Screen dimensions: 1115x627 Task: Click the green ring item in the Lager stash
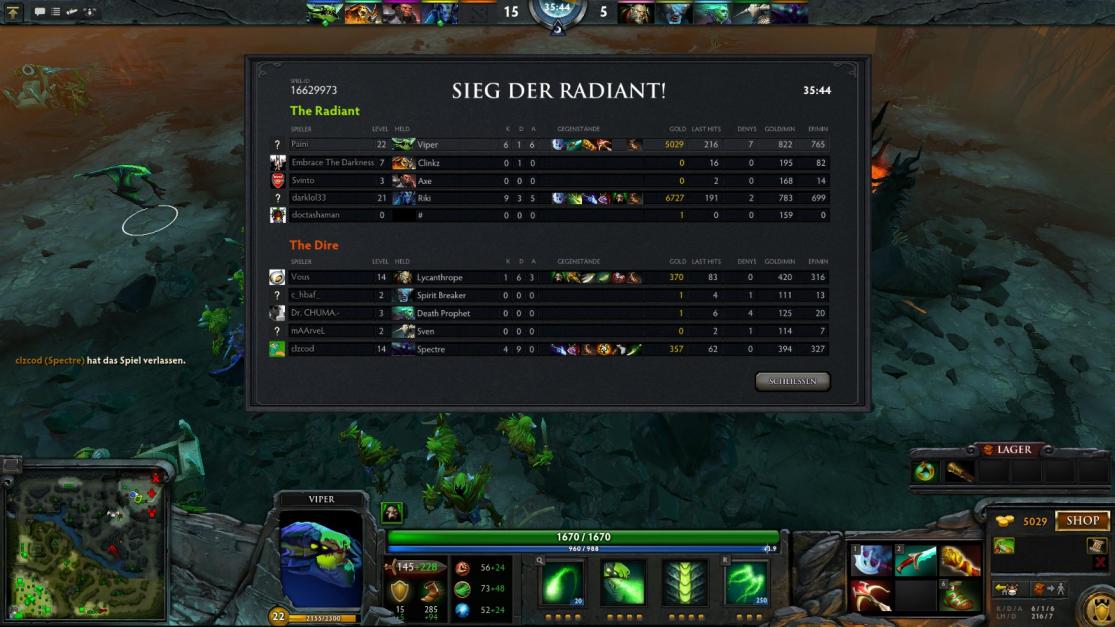click(925, 471)
